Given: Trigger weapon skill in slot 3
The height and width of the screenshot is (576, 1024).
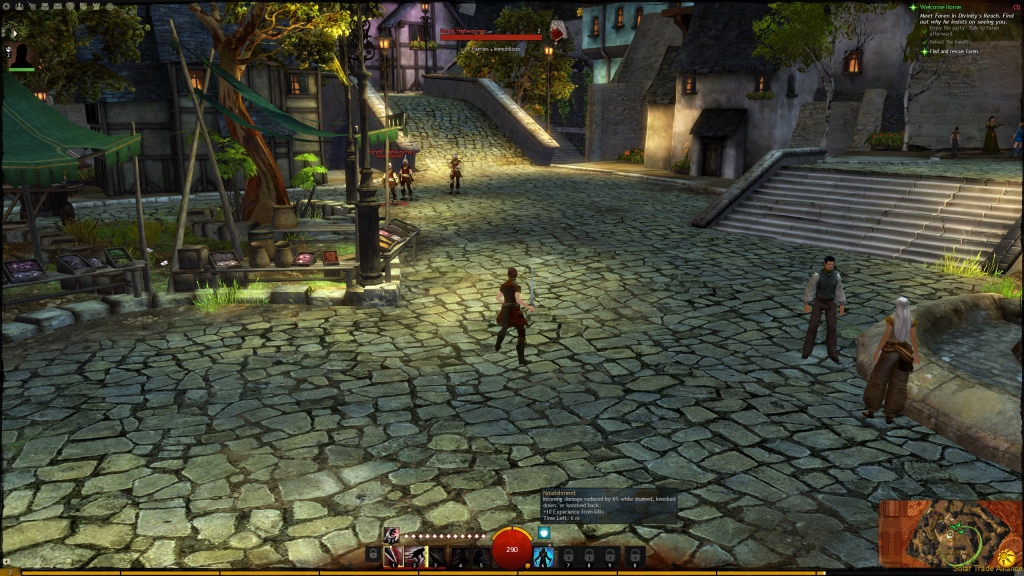Looking at the screenshot, I should (437, 555).
